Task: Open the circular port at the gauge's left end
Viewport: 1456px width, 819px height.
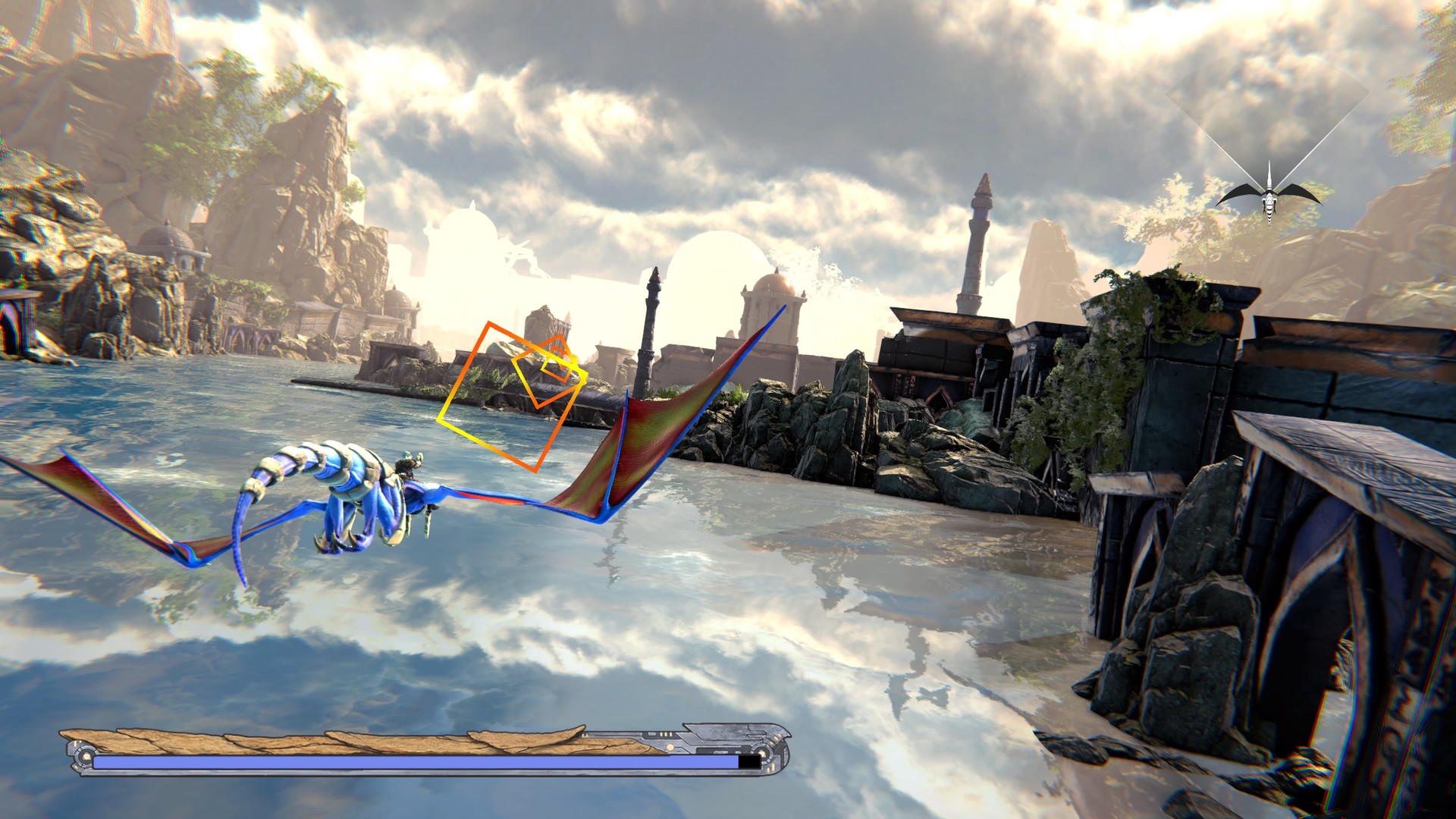Action: click(85, 758)
